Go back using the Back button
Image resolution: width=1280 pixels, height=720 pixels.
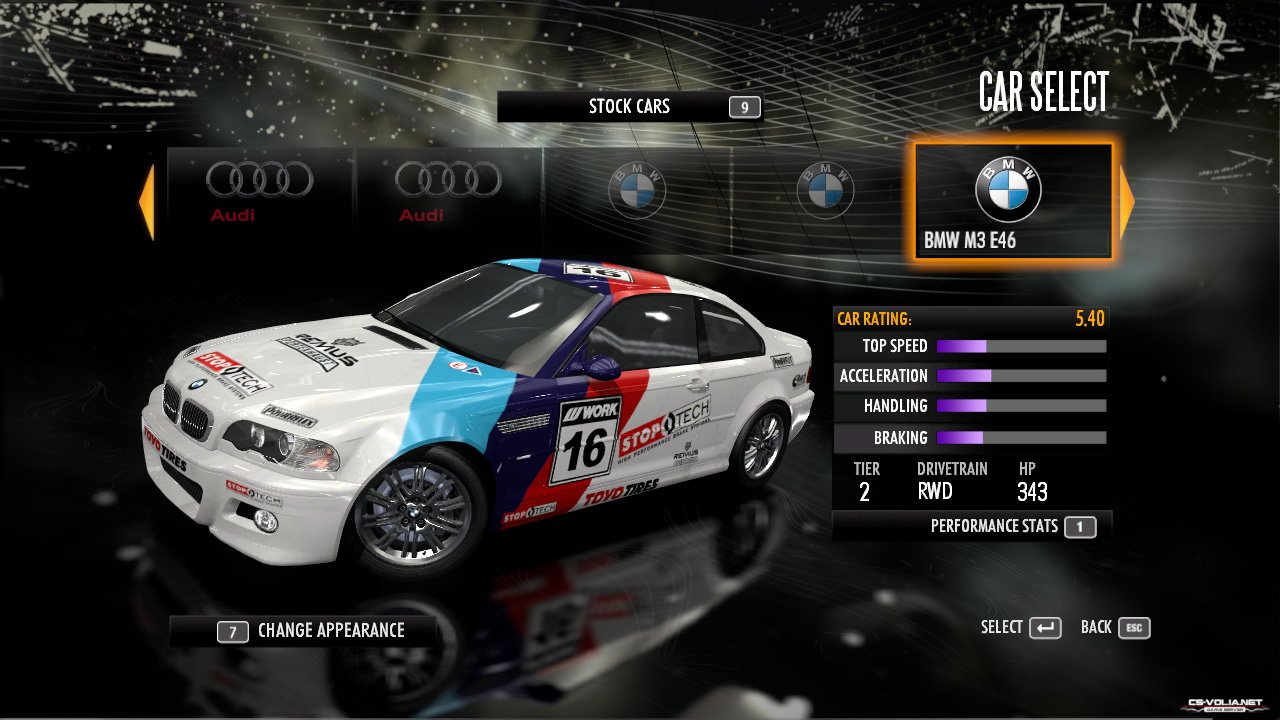pyautogui.click(x=1115, y=628)
